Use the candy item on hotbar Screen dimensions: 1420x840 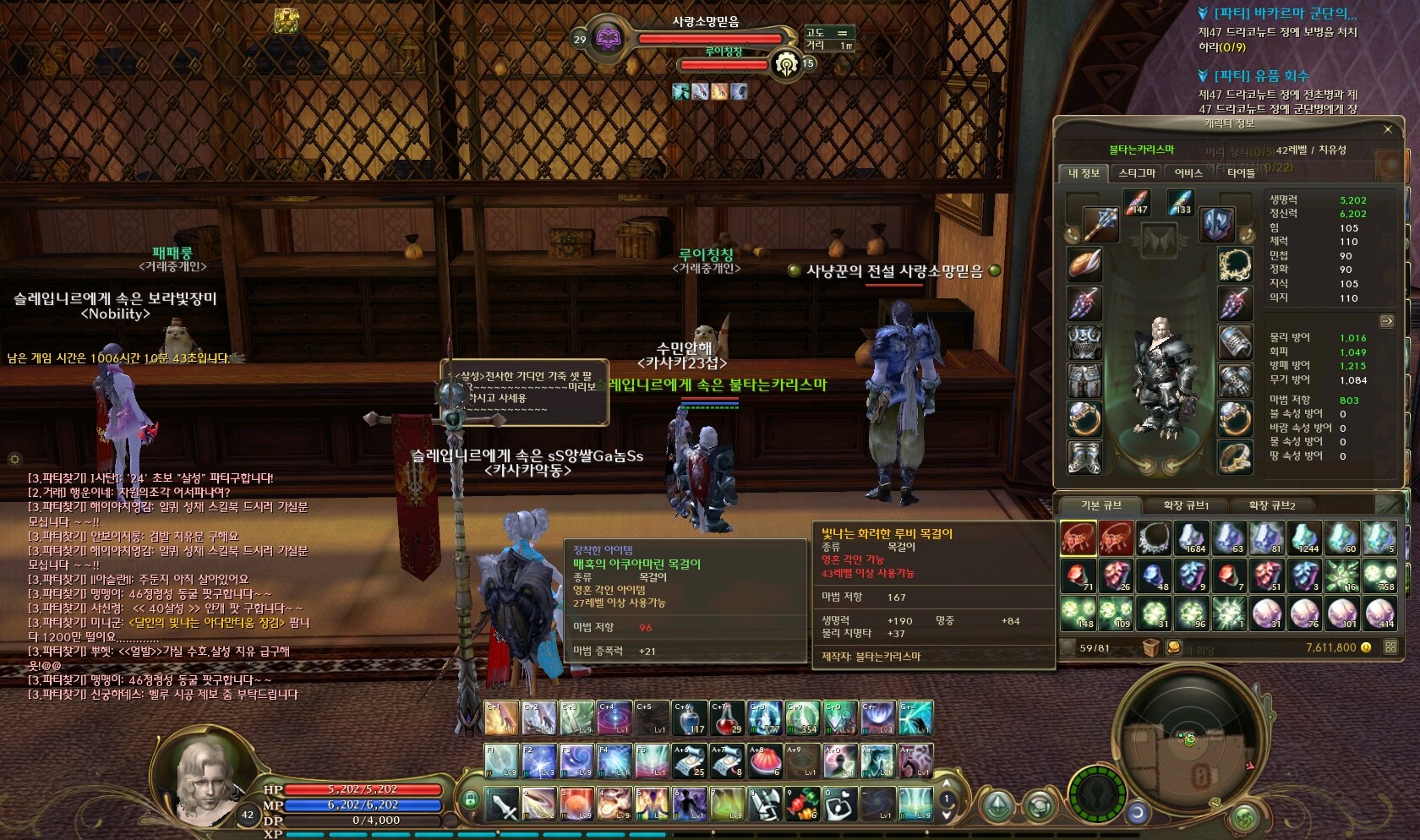[x=801, y=804]
